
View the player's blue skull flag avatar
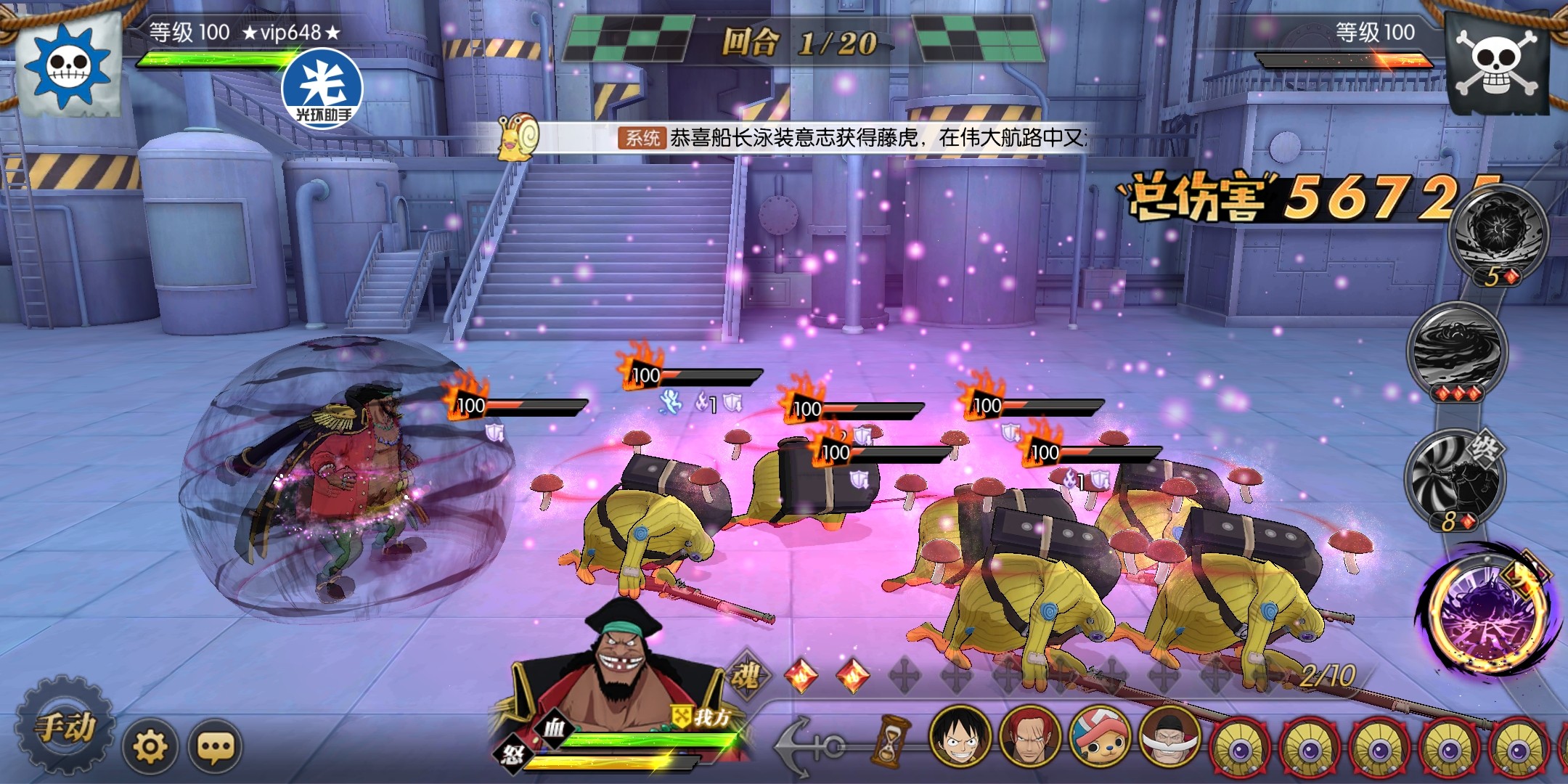(x=68, y=63)
